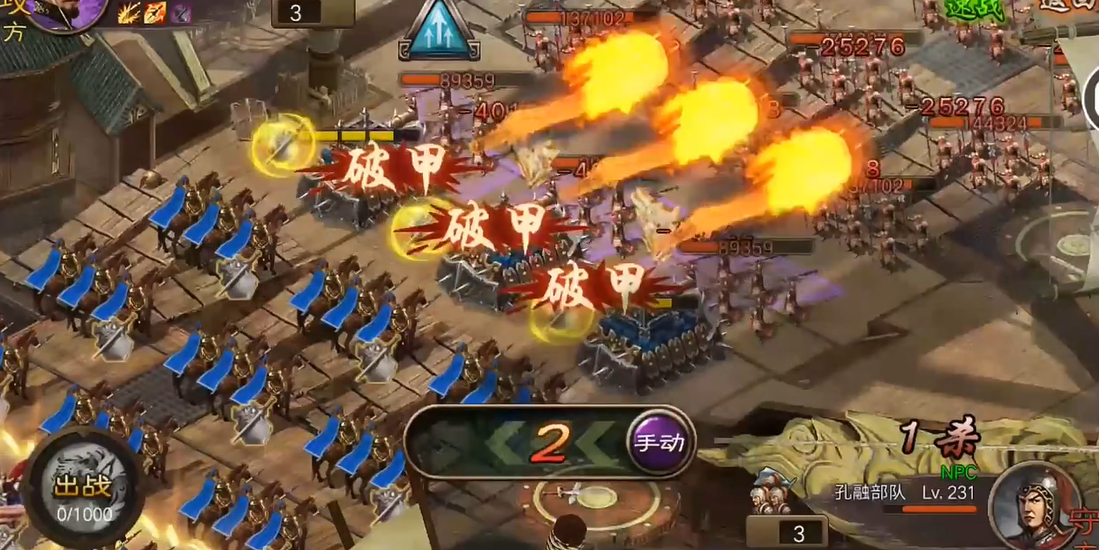Select the purple dark skill icon
The image size is (1099, 550).
click(181, 13)
